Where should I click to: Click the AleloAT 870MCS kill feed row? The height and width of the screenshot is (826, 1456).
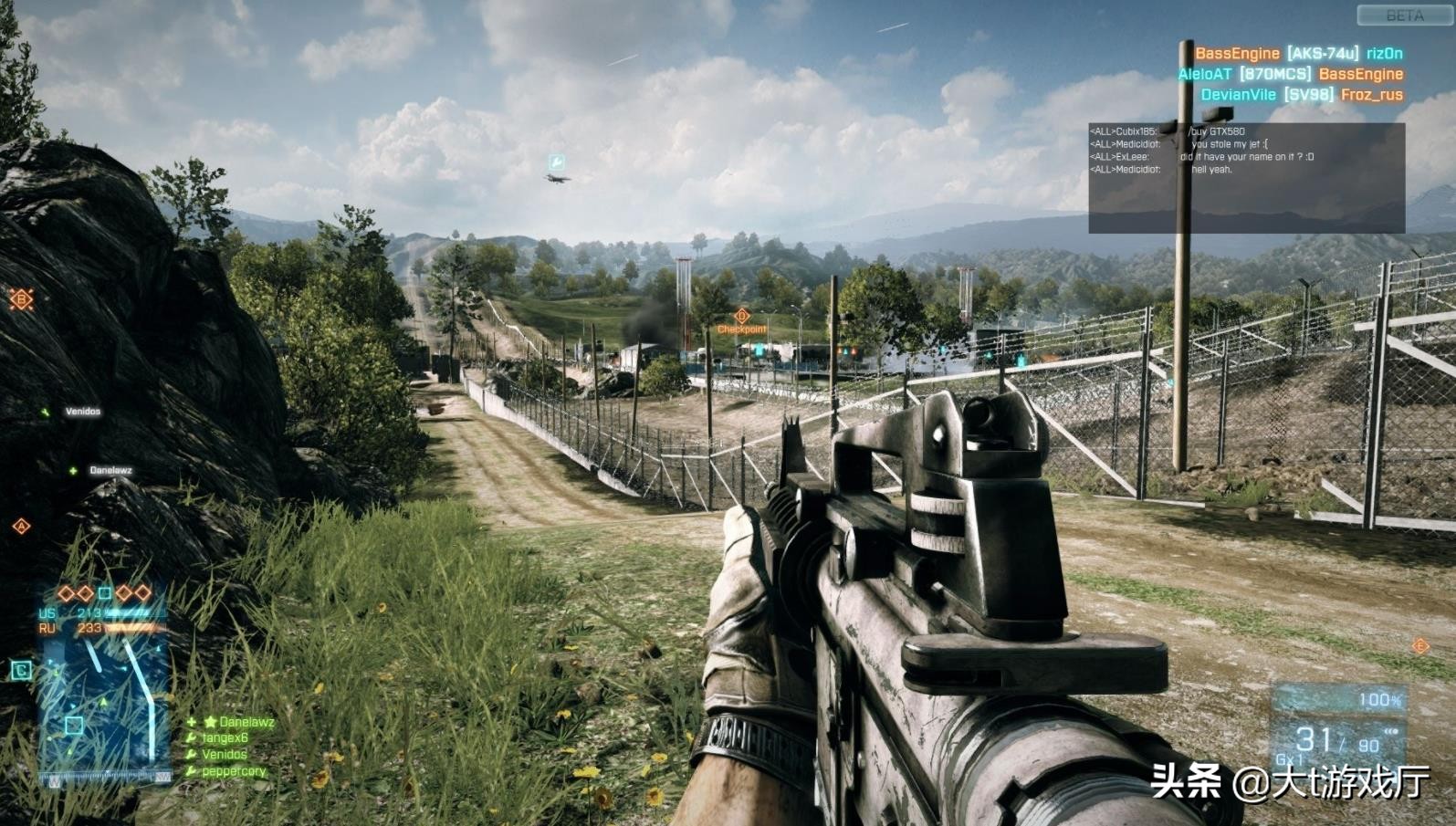[x=1290, y=74]
